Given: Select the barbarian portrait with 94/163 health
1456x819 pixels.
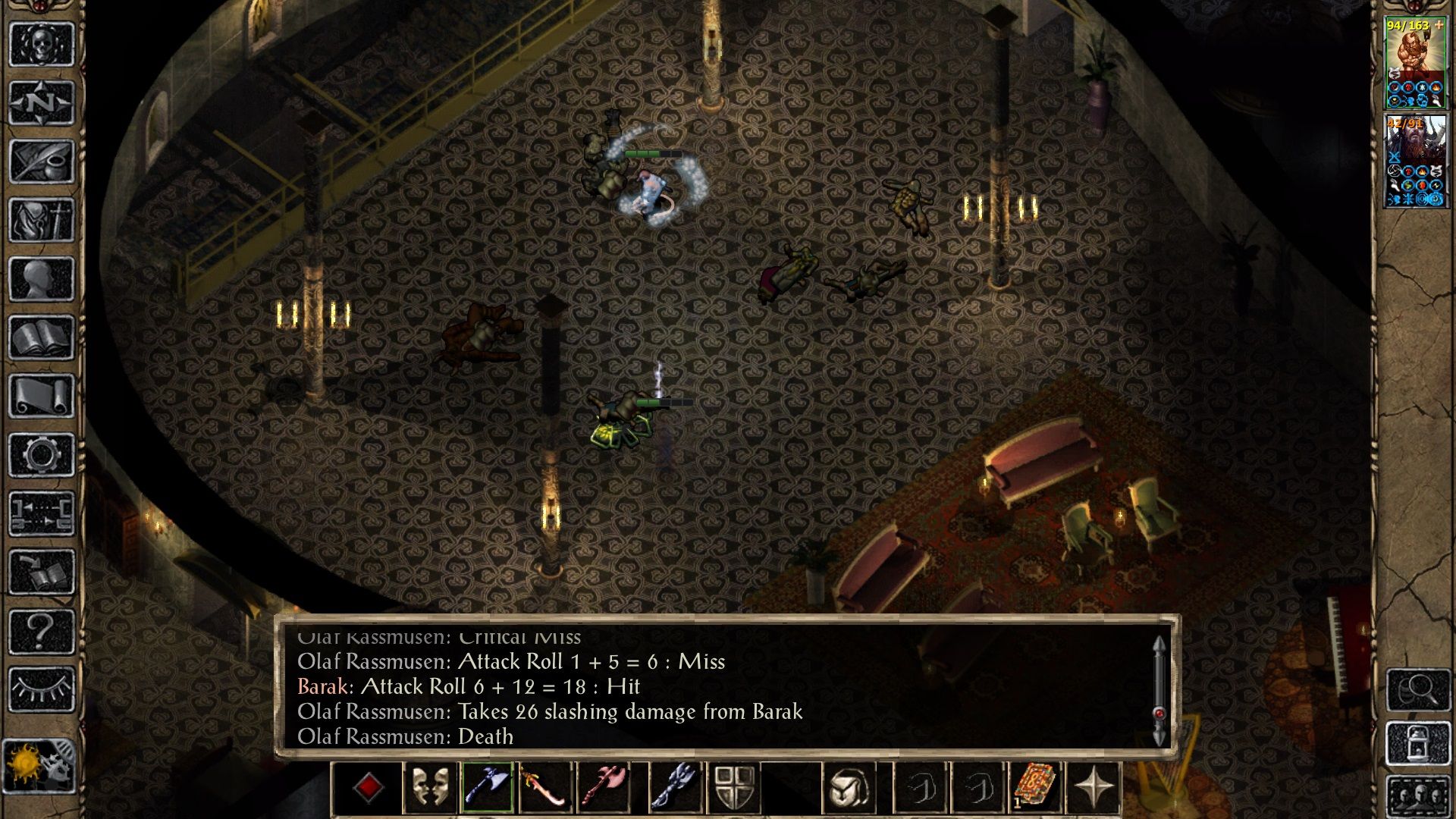Looking at the screenshot, I should point(1415,63).
